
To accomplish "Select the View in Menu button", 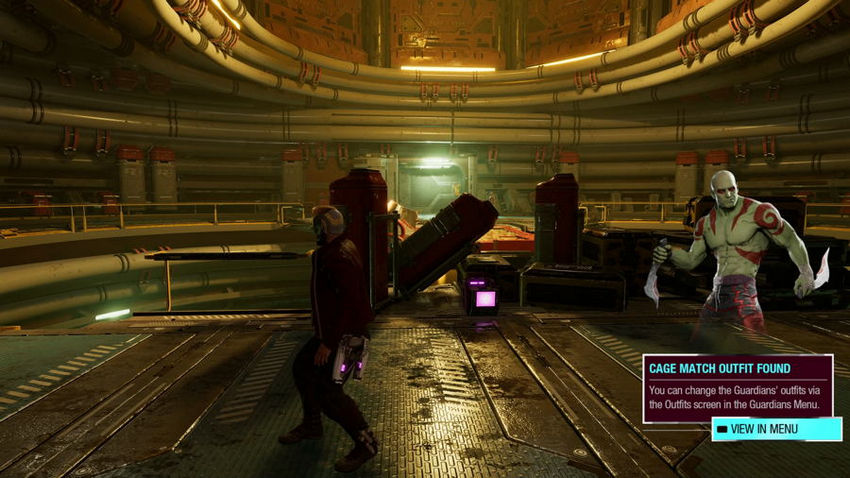I will point(776,429).
